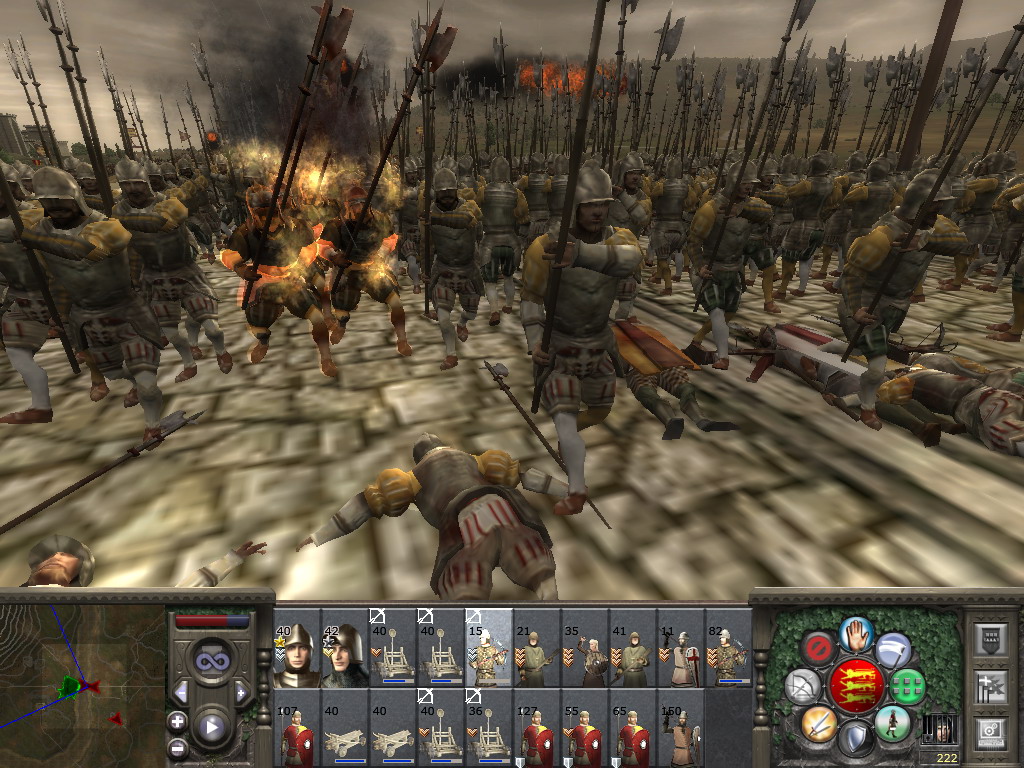
Task: Click the red three-lions faction emblem
Action: (x=856, y=686)
